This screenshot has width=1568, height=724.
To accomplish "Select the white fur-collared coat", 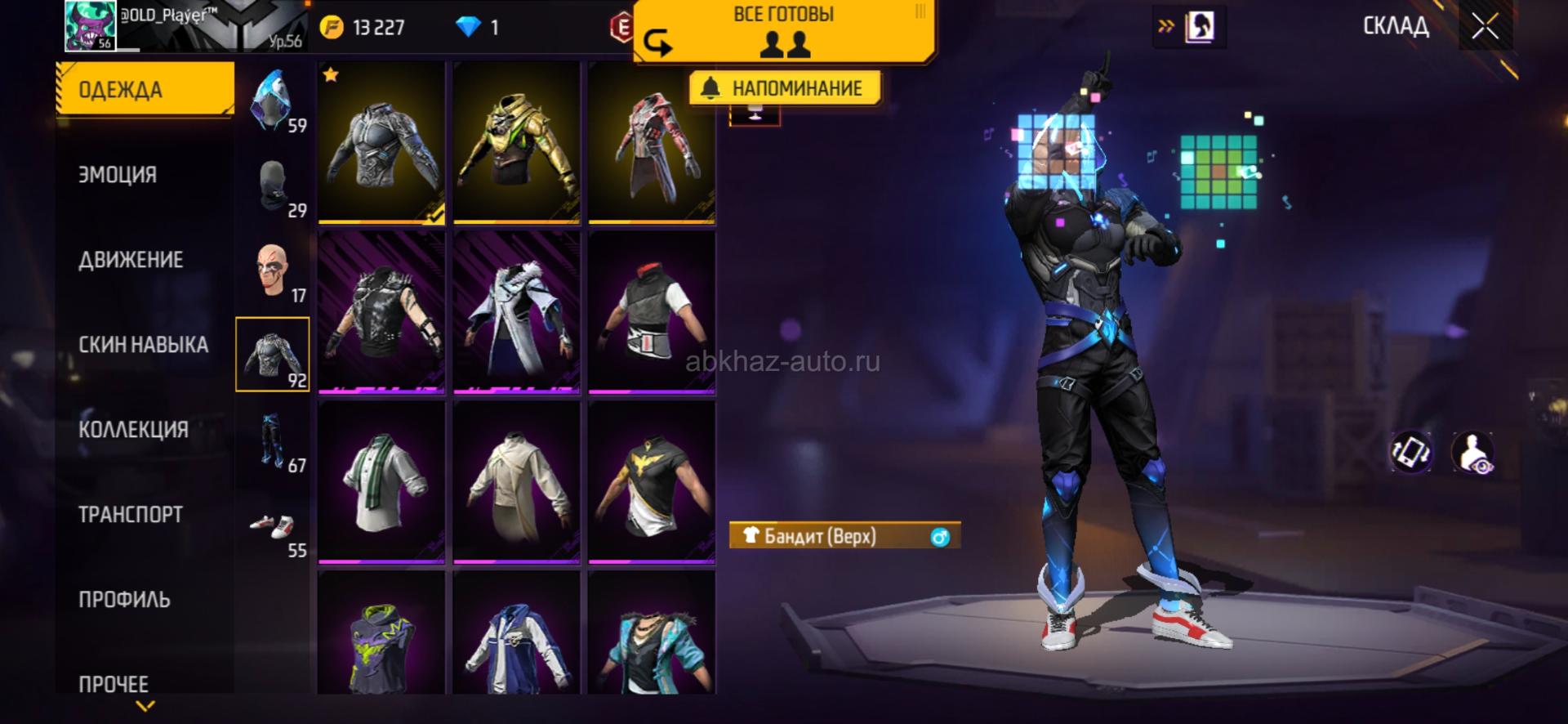I will click(516, 311).
